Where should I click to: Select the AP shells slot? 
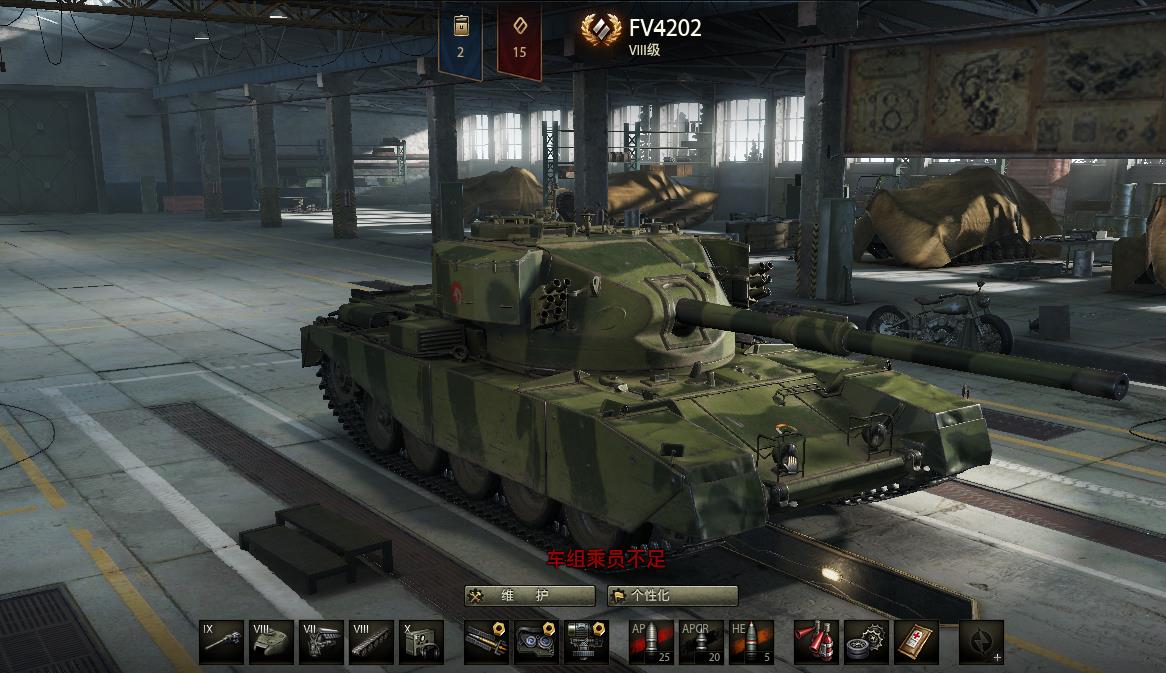pyautogui.click(x=651, y=642)
